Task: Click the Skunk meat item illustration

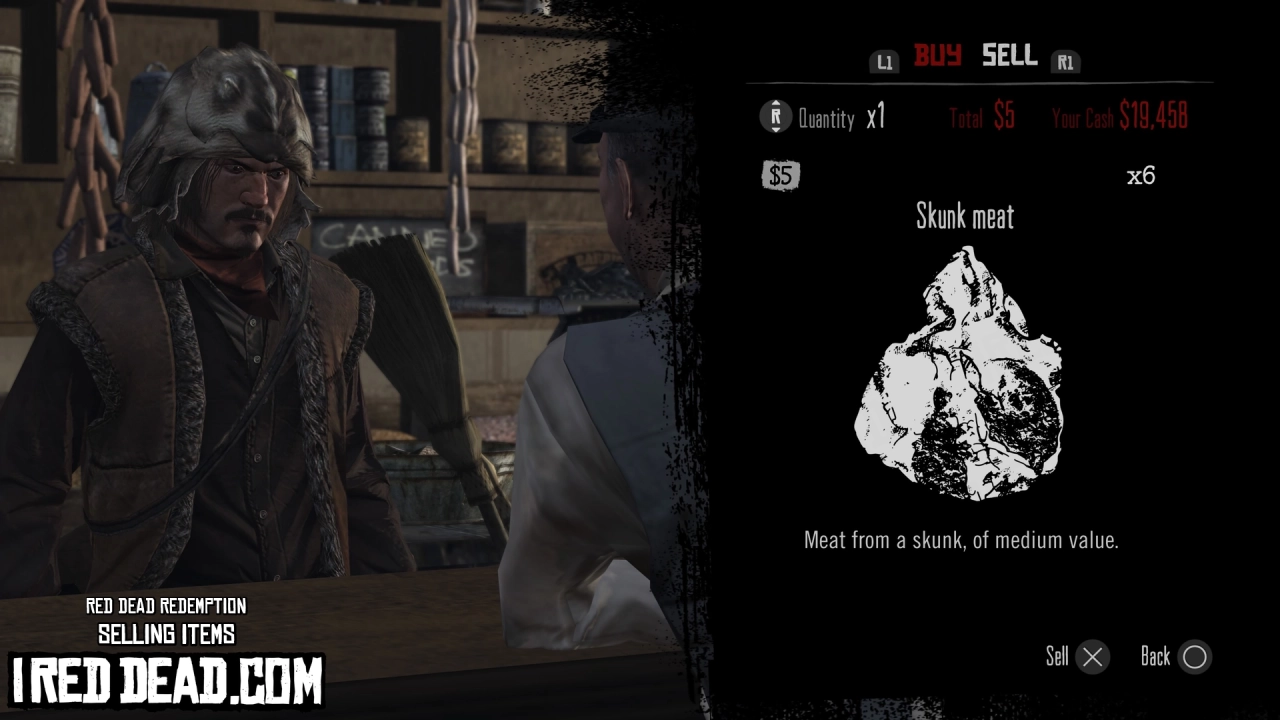Action: pyautogui.click(x=960, y=375)
